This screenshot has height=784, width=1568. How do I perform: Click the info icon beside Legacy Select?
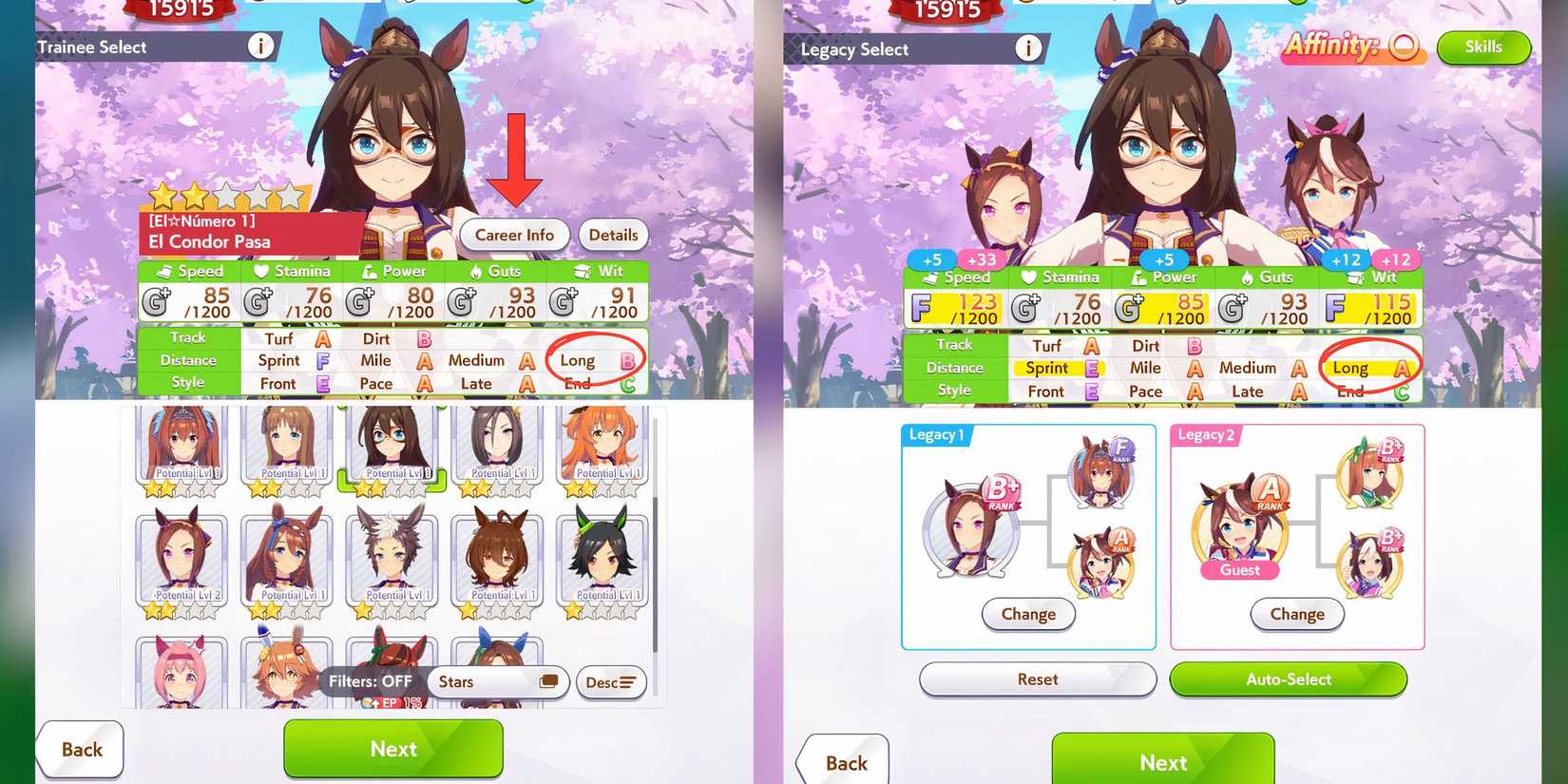coord(1028,48)
